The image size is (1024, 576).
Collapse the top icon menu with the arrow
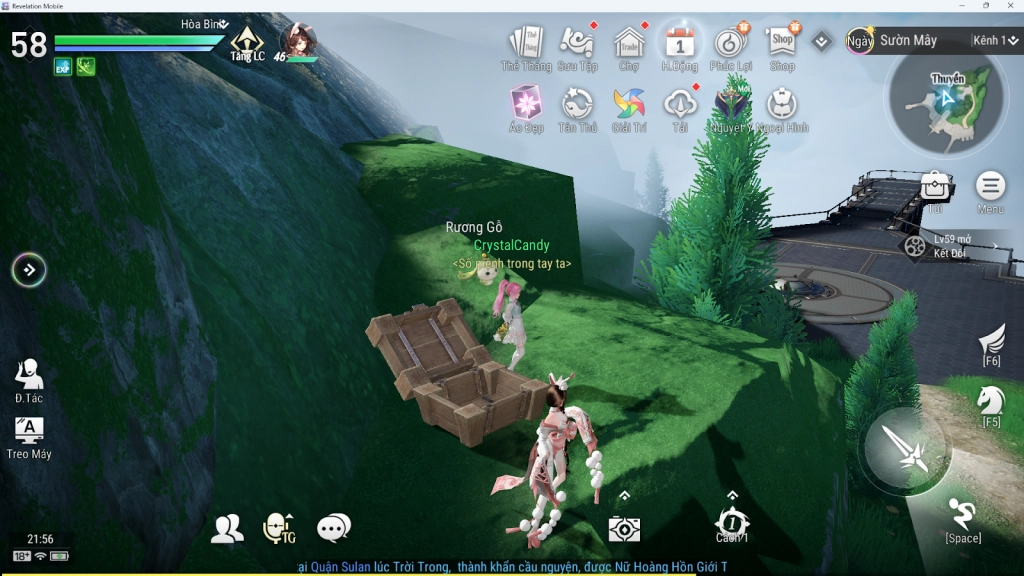pos(822,41)
